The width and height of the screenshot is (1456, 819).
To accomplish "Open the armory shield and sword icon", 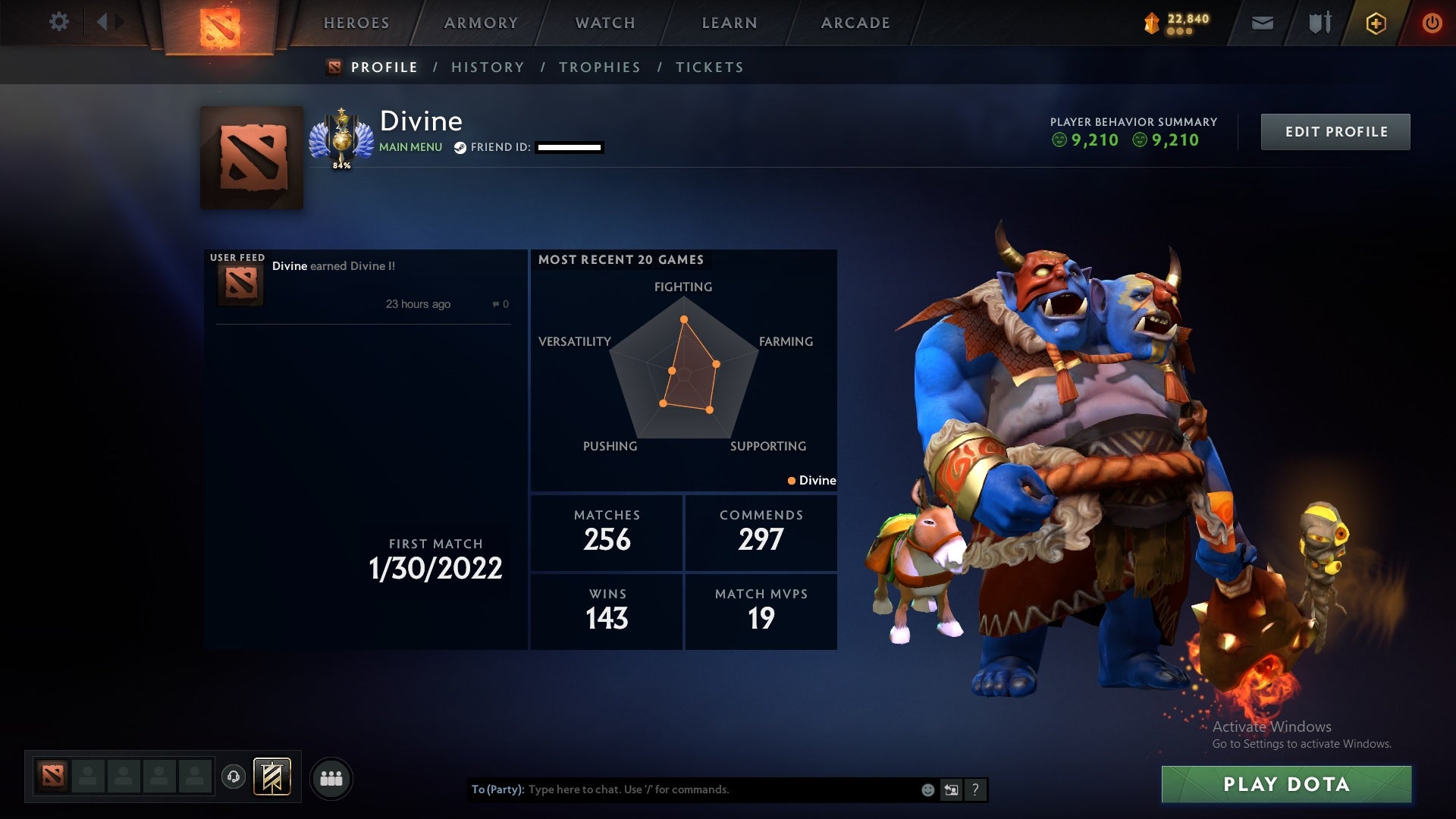I will coord(1319,23).
